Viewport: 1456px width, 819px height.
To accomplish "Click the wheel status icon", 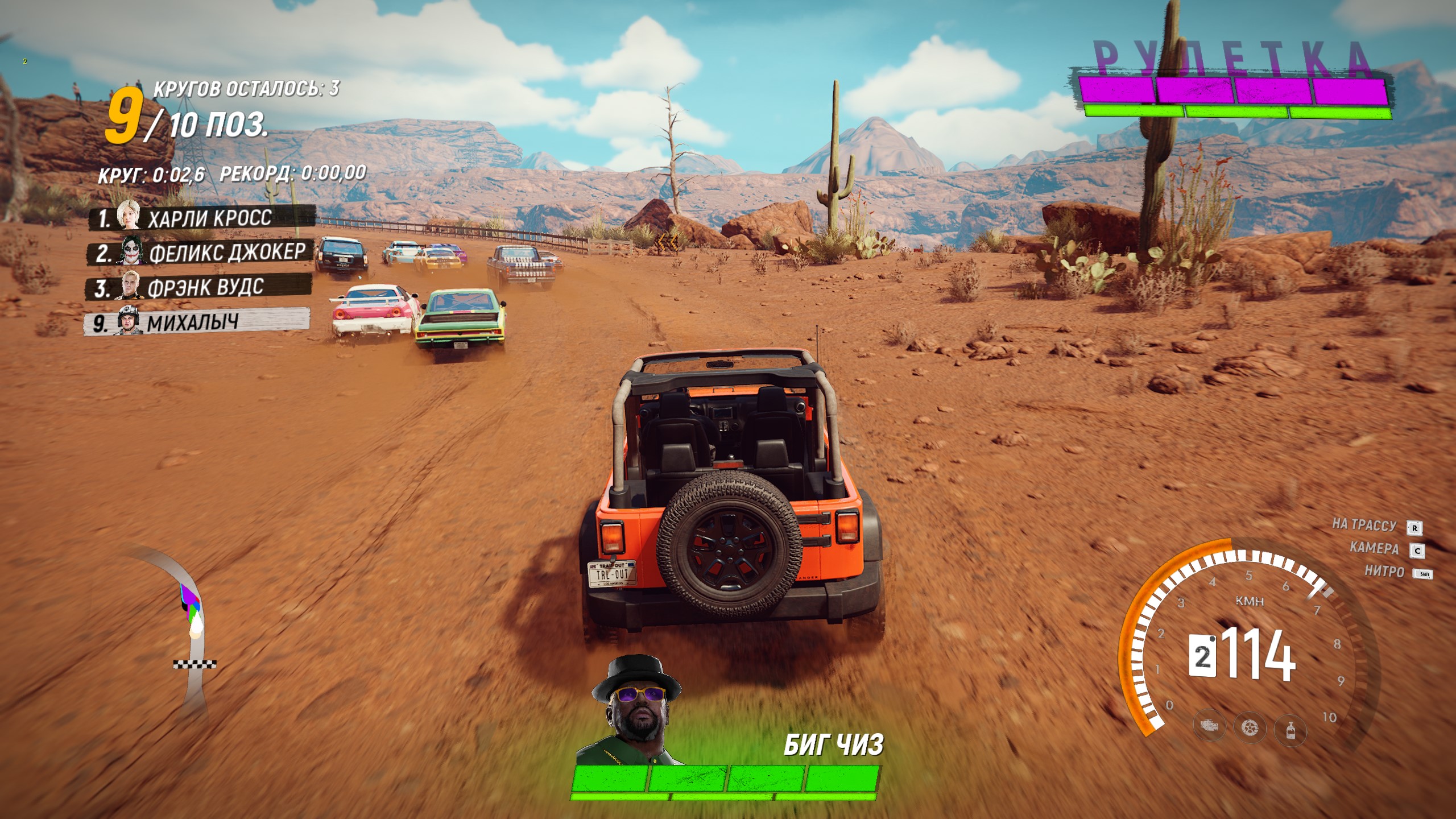I will point(1250,727).
